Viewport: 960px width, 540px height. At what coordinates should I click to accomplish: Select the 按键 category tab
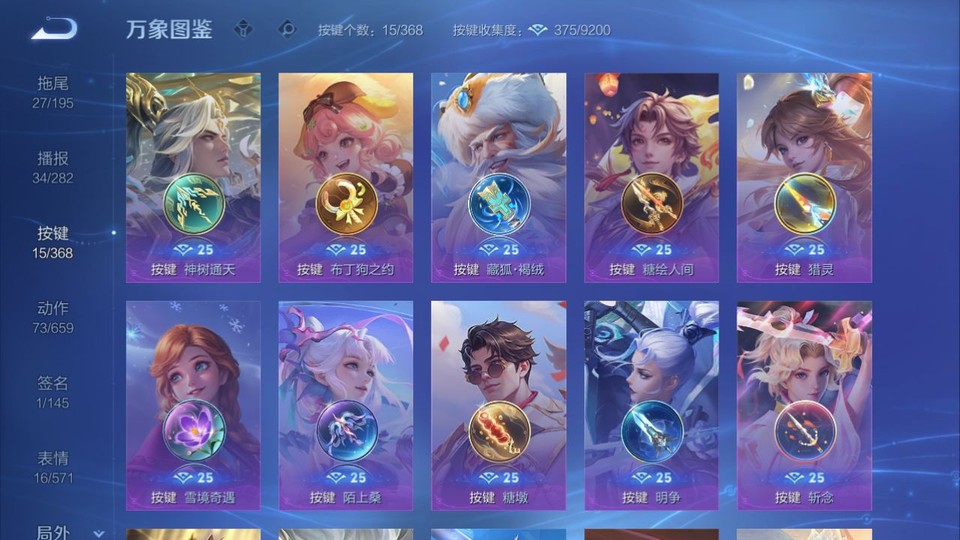point(53,242)
